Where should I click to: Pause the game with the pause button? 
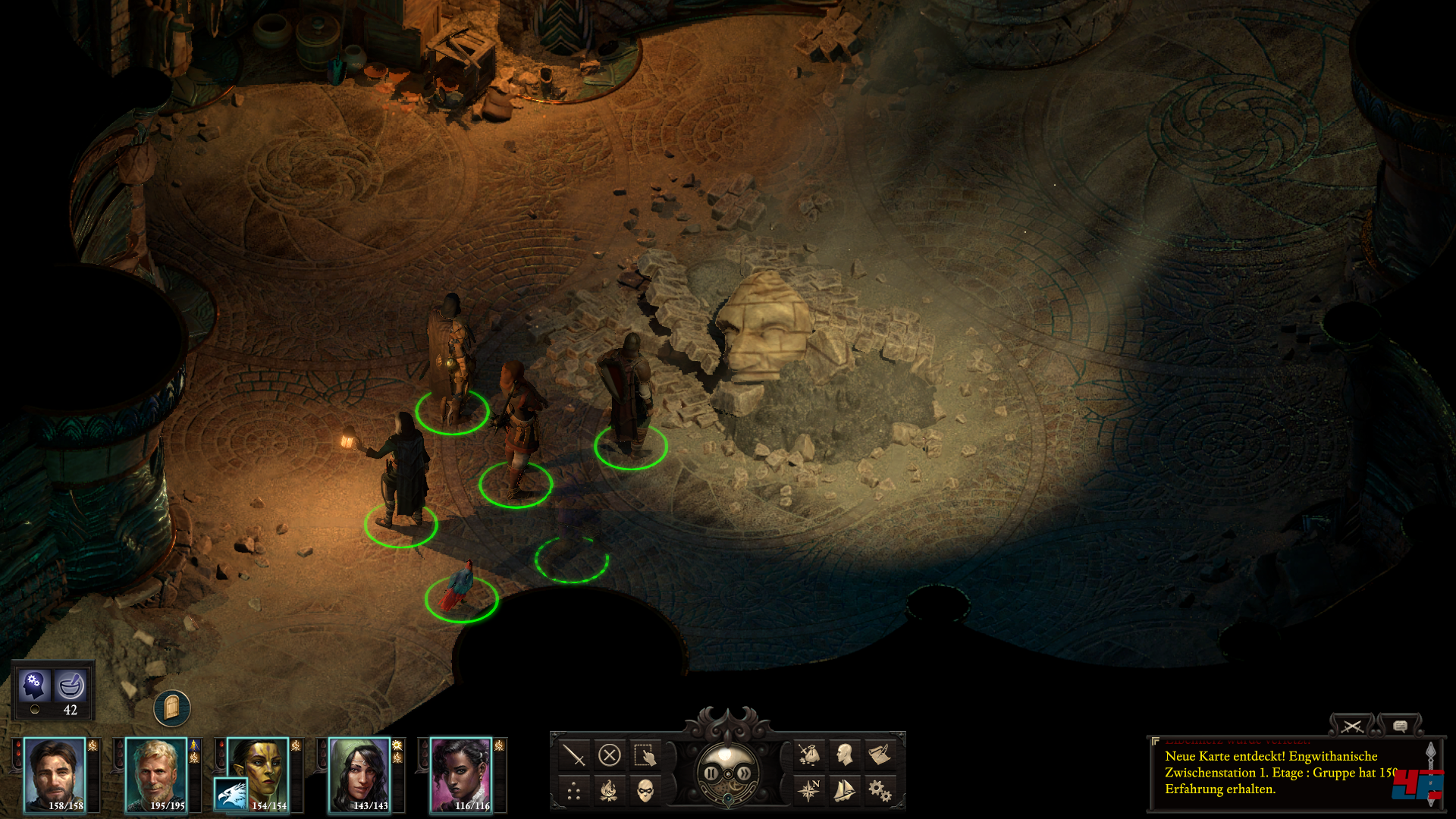[711, 773]
